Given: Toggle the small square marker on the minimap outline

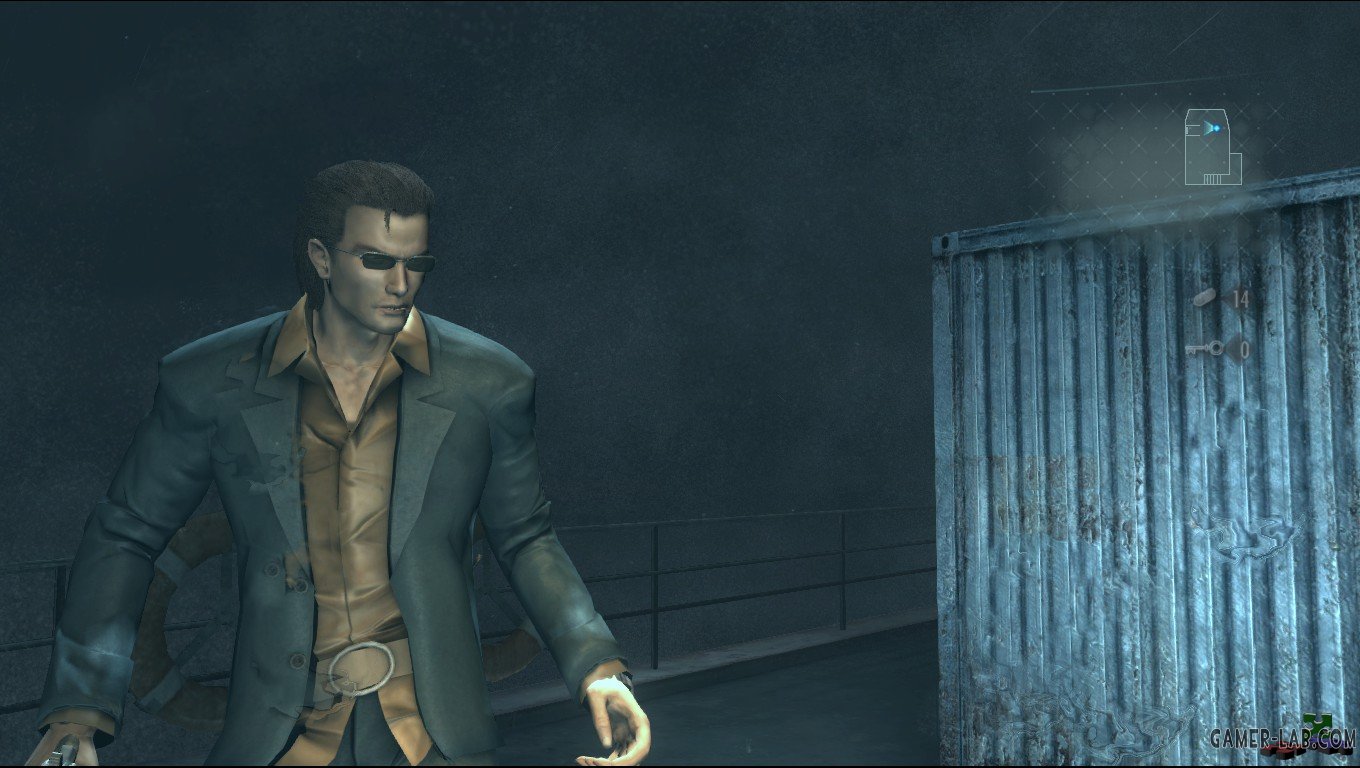Looking at the screenshot, I should click(1188, 128).
